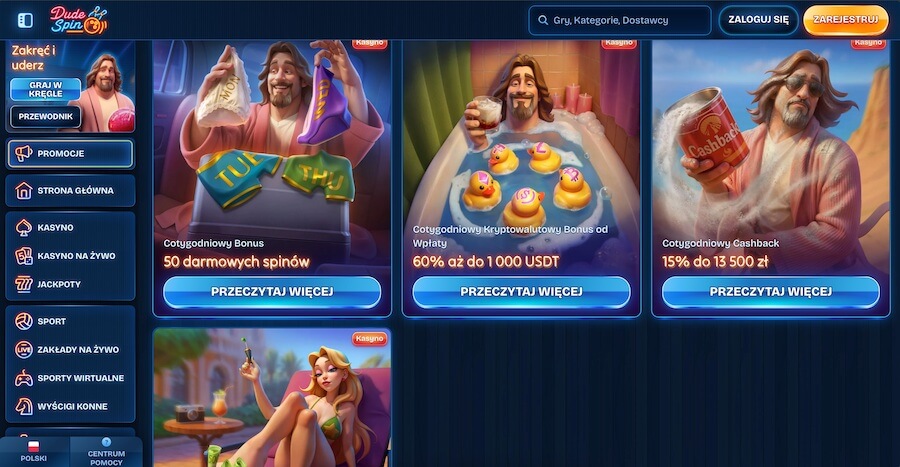Read more about the 15% Cotygodniowy Cashback
900x467 pixels.
tap(770, 292)
